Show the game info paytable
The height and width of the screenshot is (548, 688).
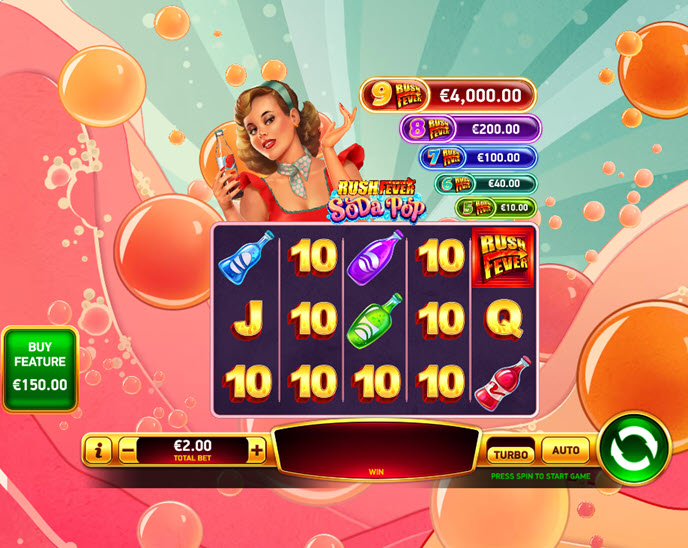tap(98, 451)
